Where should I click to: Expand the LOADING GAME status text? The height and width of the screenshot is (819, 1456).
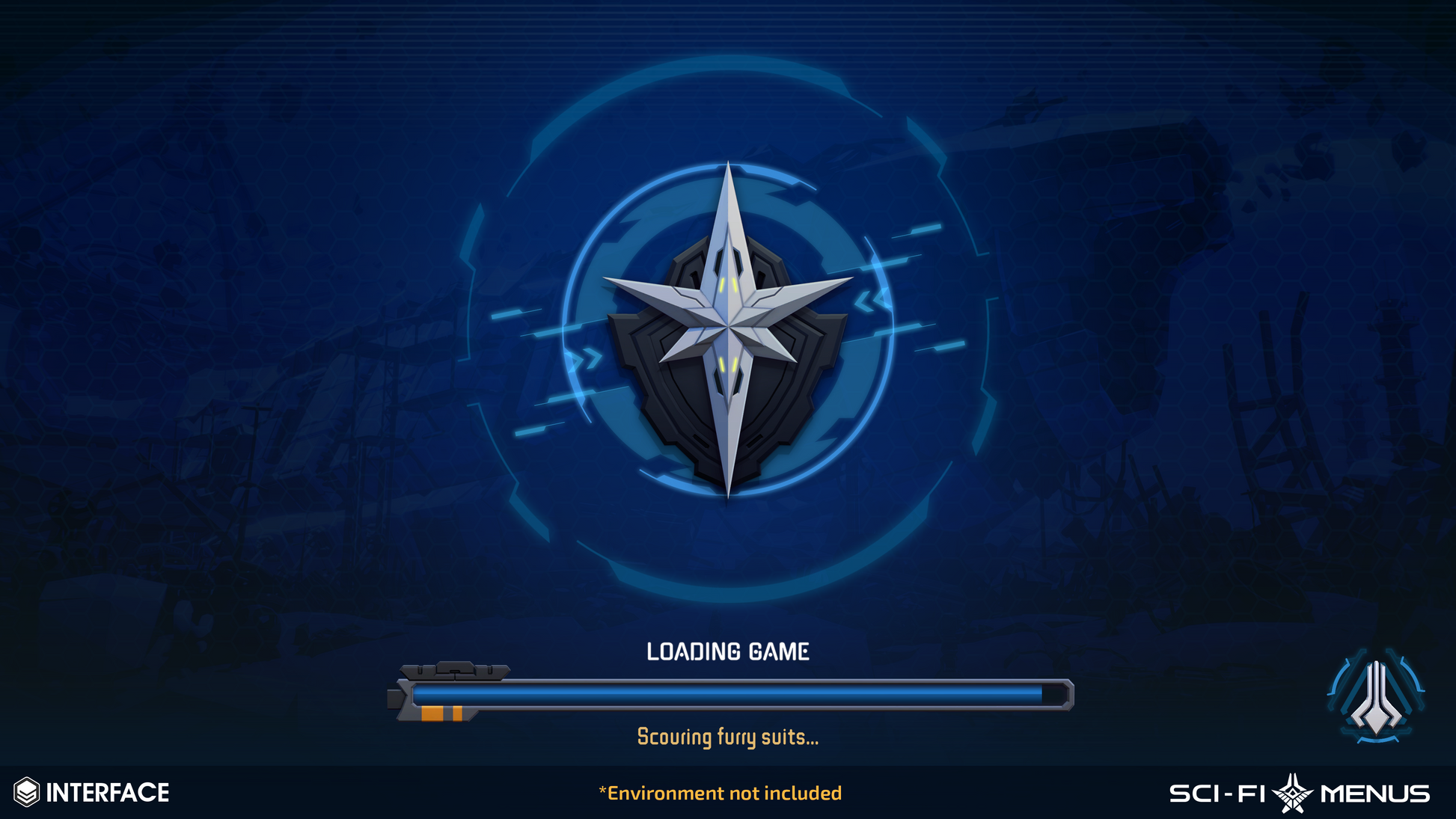pyautogui.click(x=728, y=651)
